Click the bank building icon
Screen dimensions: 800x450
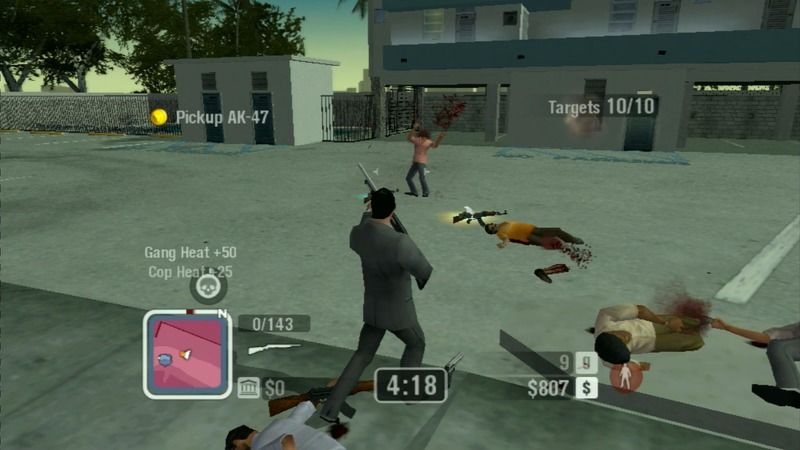point(248,387)
